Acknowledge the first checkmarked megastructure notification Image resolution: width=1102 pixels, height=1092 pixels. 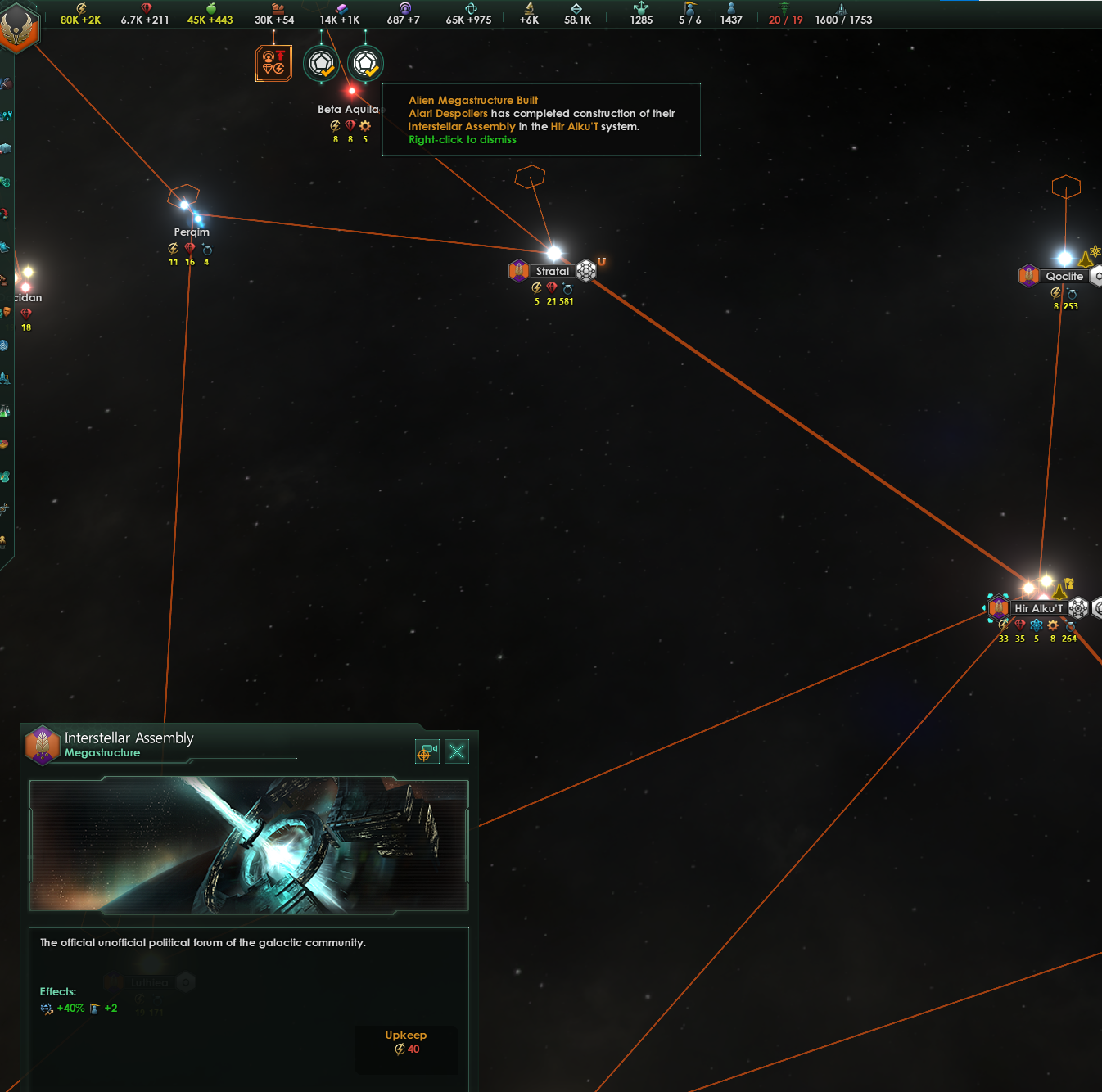[x=321, y=63]
